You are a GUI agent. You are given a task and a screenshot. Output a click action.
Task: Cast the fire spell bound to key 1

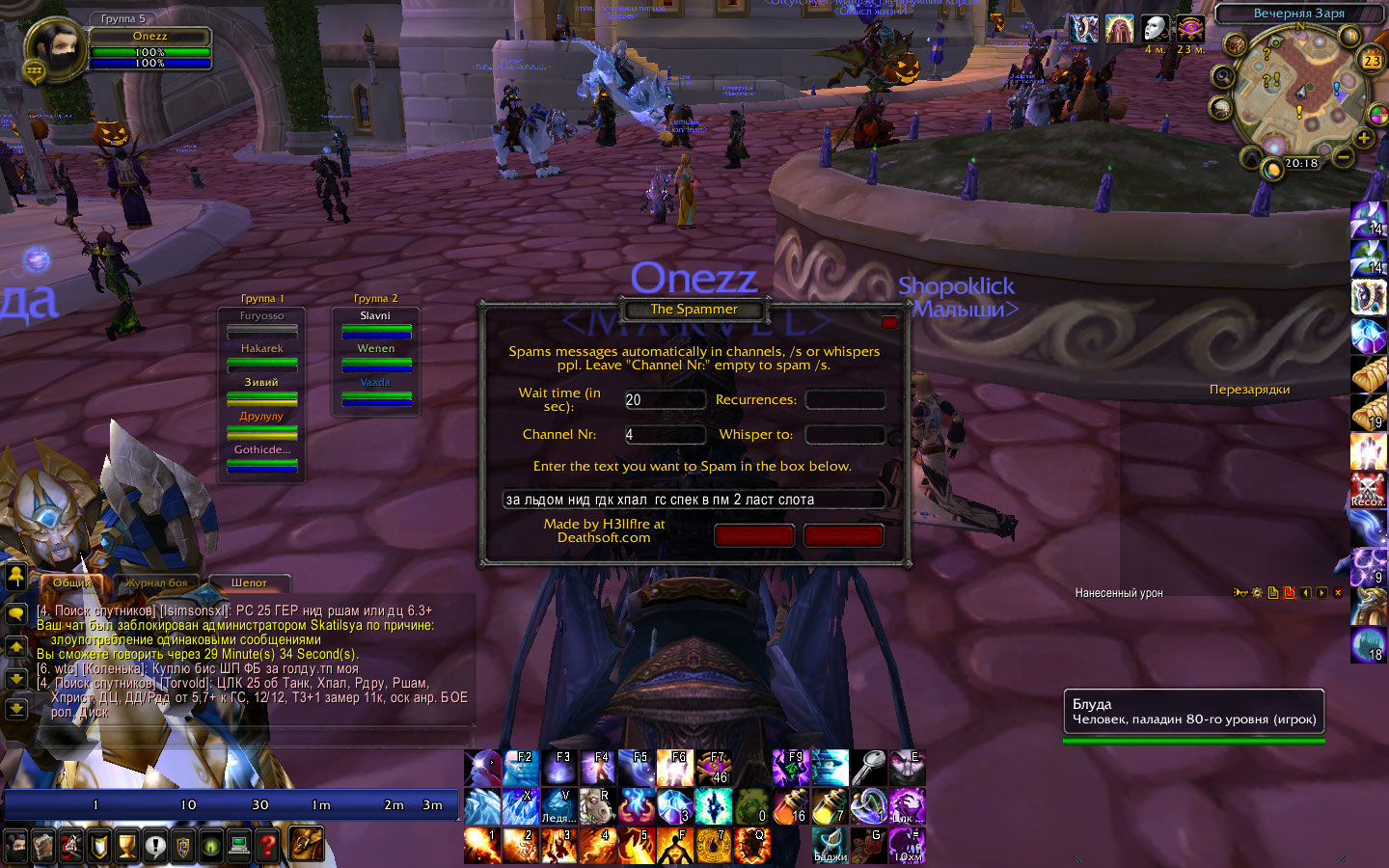pyautogui.click(x=482, y=846)
